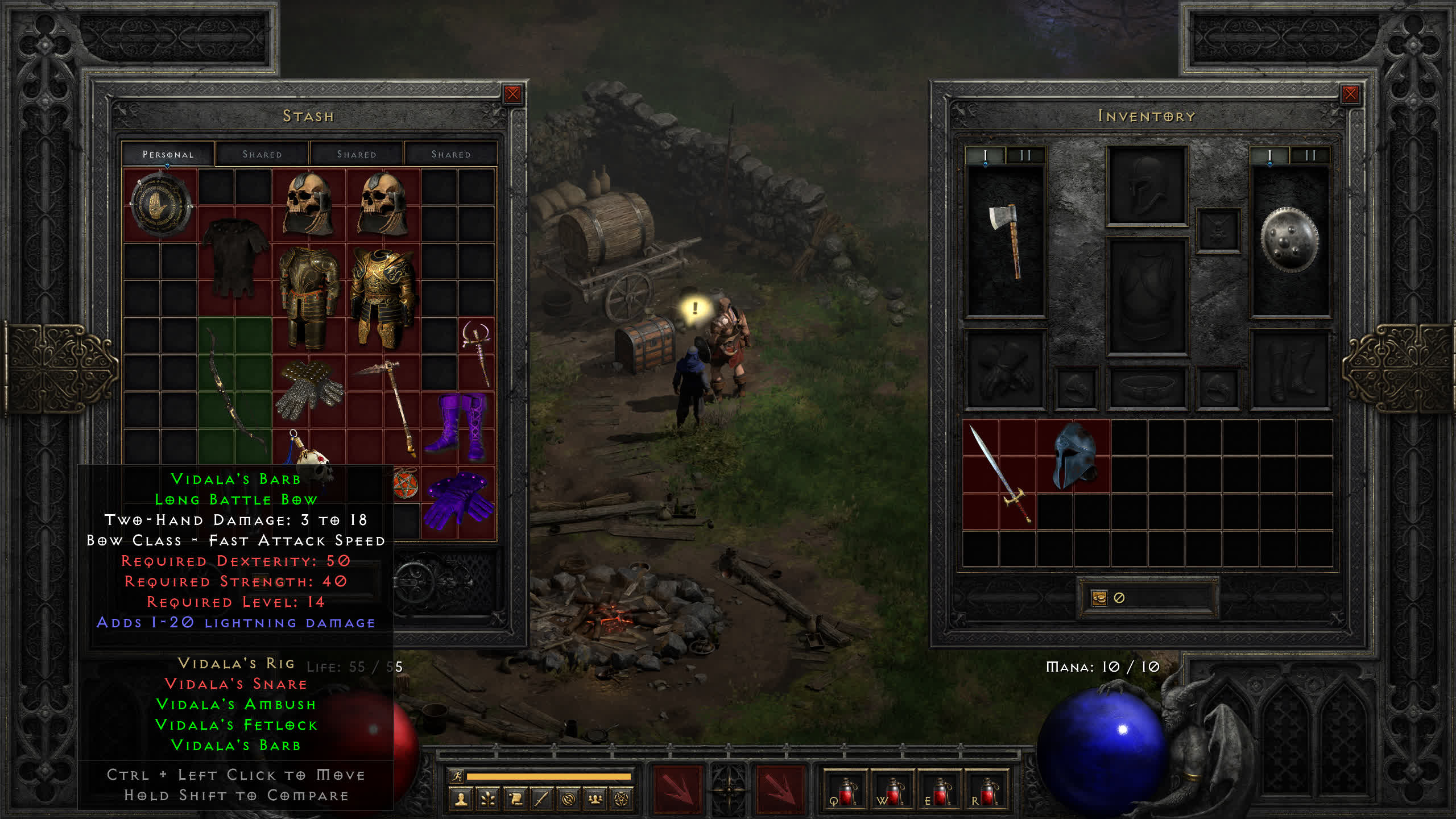
Task: Select the chain mail gloves in stash
Action: [309, 389]
